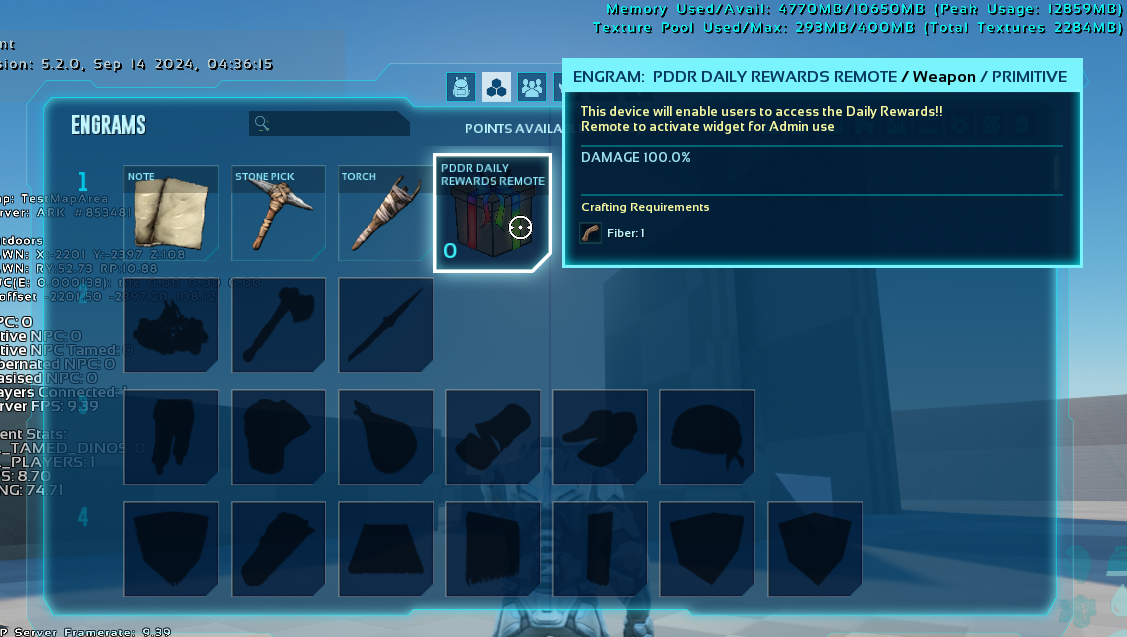Select the locked campfire engram
1127x637 pixels.
pyautogui.click(x=171, y=325)
